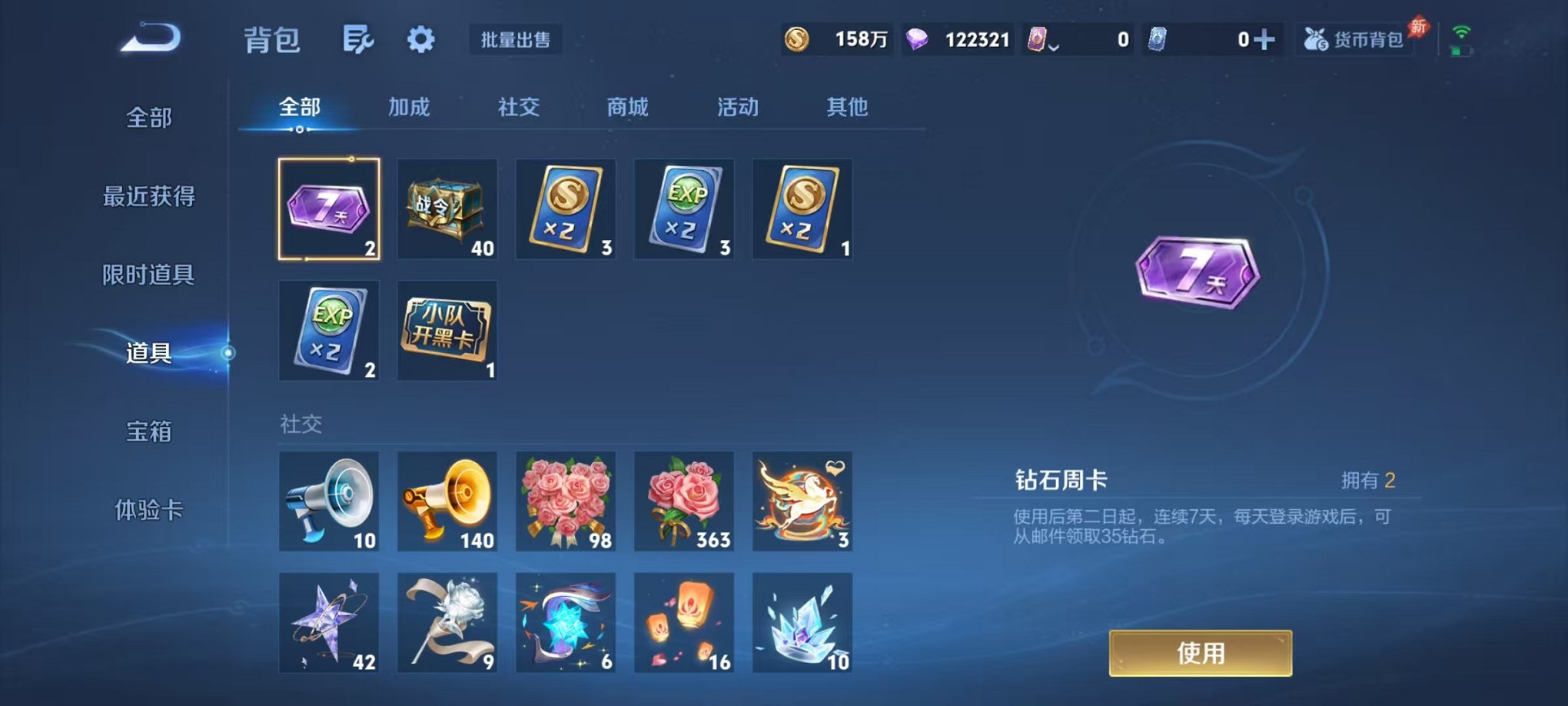Screen dimensions: 1568x706
Task: Click the item-management wrench icon beside 背包
Action: [x=360, y=40]
